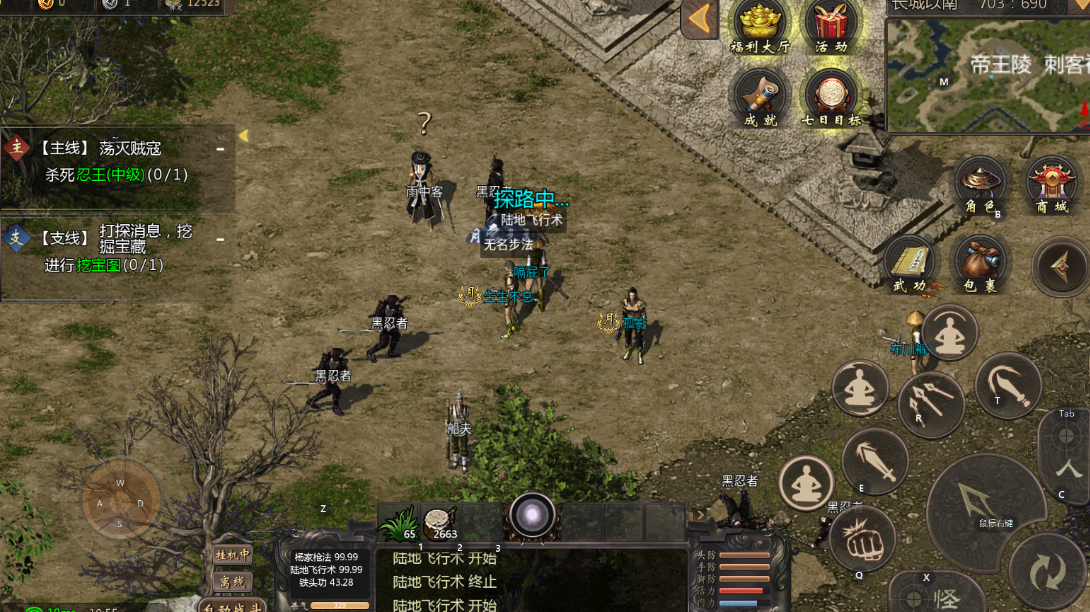Open the 成就 achievements scroll
The height and width of the screenshot is (612, 1090).
(759, 97)
